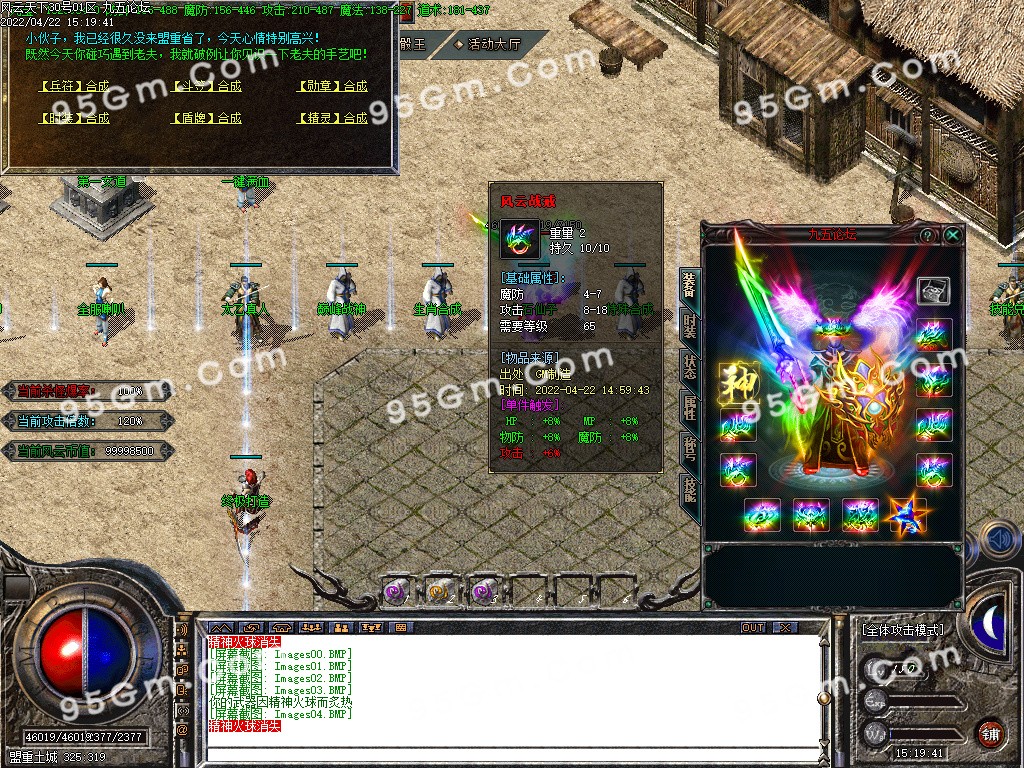The image size is (1024, 768).
Task: Click the OUT button above chat
Action: coord(753,627)
